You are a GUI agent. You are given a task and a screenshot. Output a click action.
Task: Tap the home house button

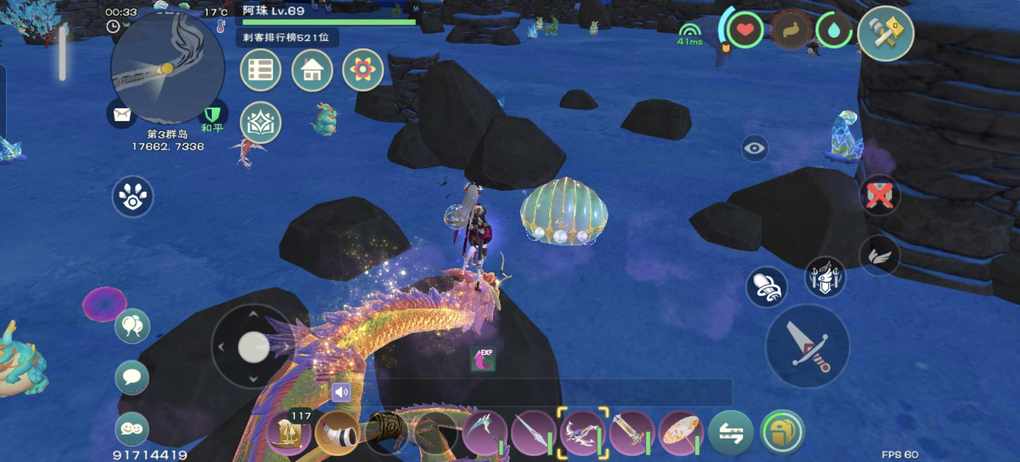tap(312, 70)
